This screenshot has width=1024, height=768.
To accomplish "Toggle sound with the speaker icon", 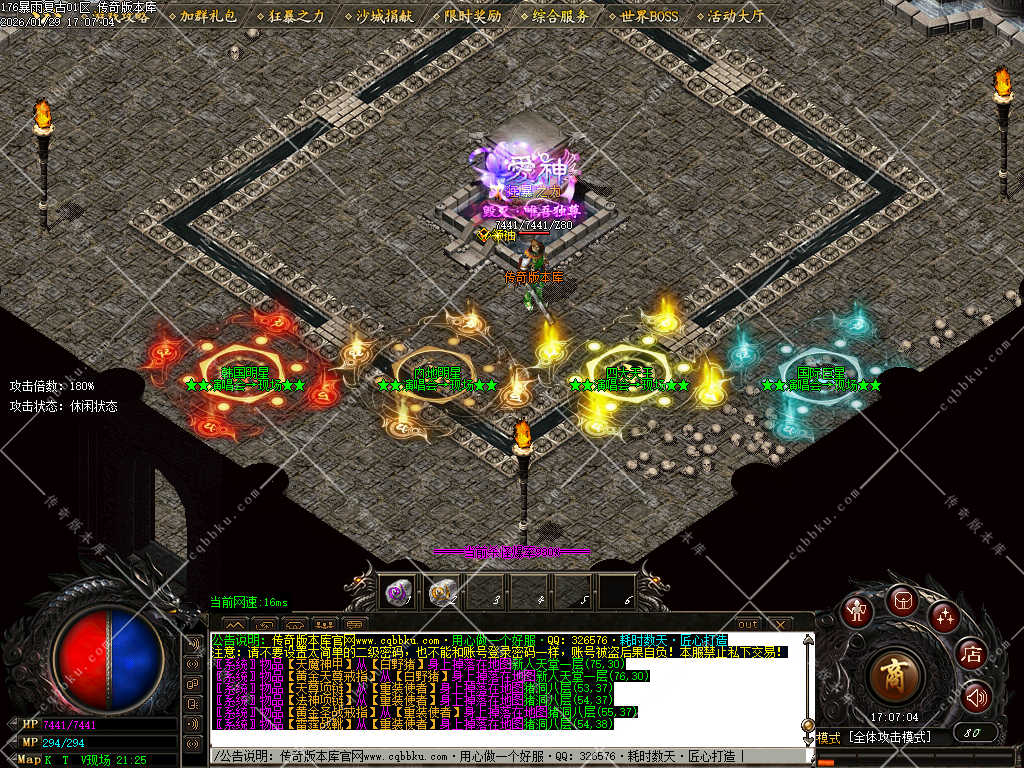I will (x=976, y=697).
